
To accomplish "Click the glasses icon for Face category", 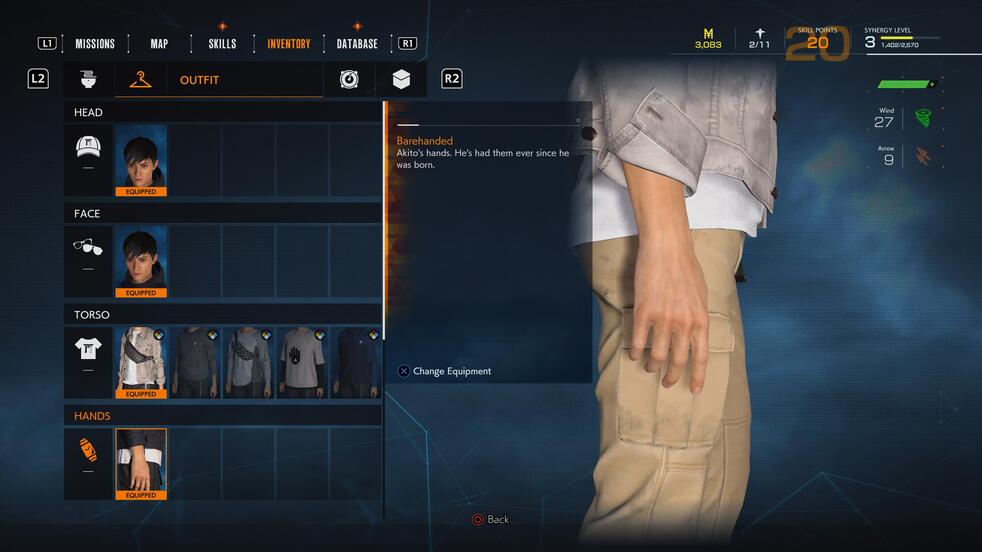I will coord(89,248).
